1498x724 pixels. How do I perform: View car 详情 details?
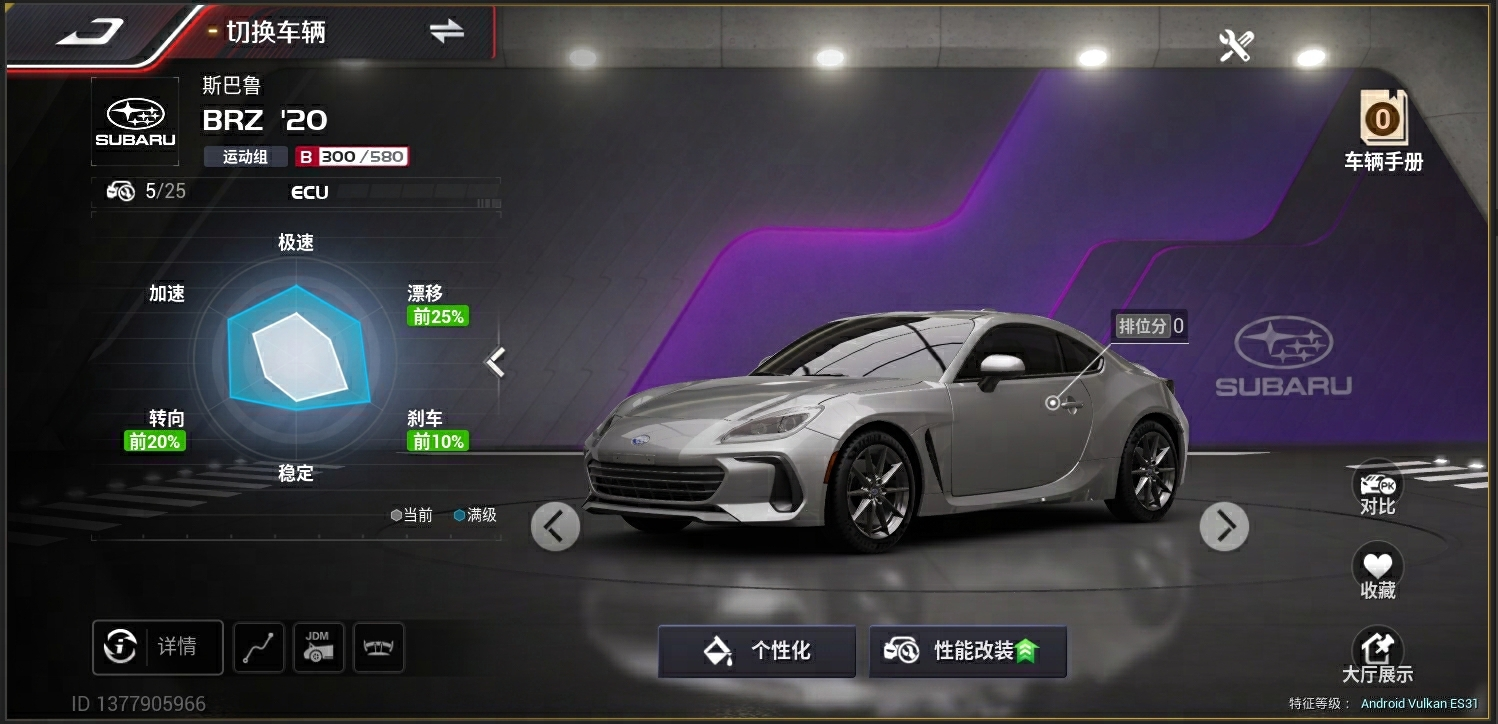(158, 647)
